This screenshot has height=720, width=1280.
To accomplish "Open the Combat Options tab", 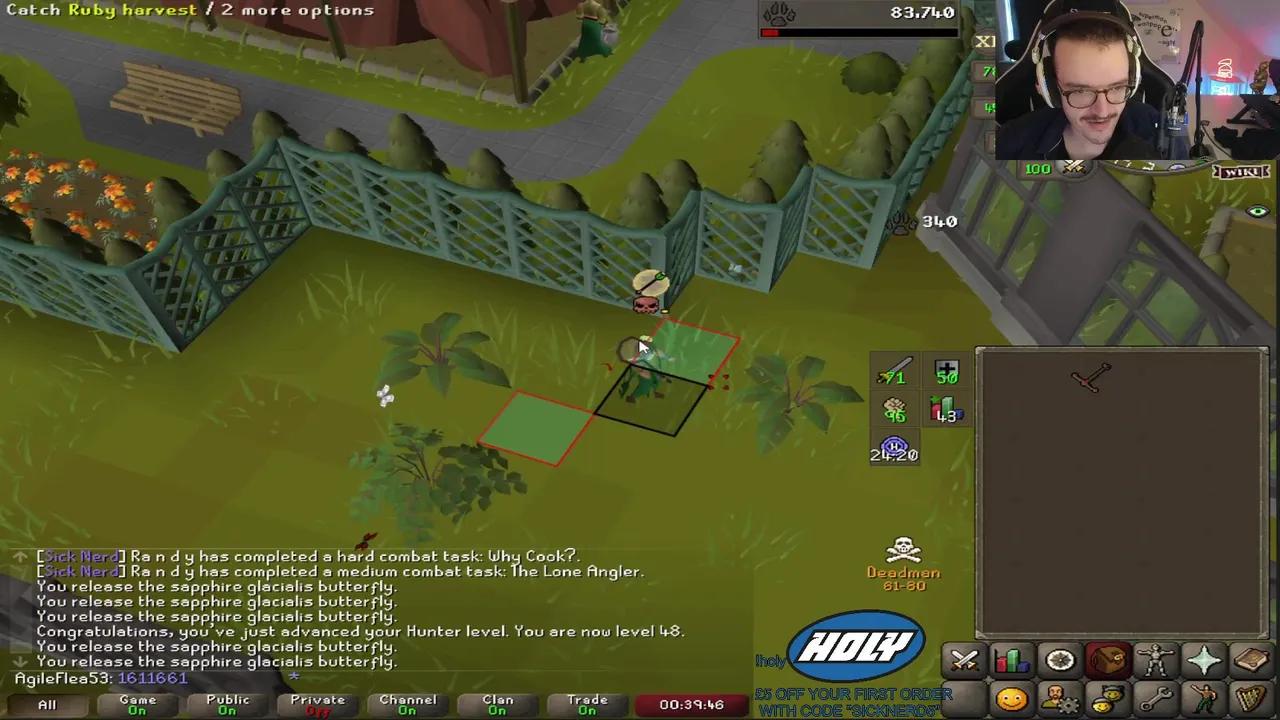I will [x=963, y=659].
